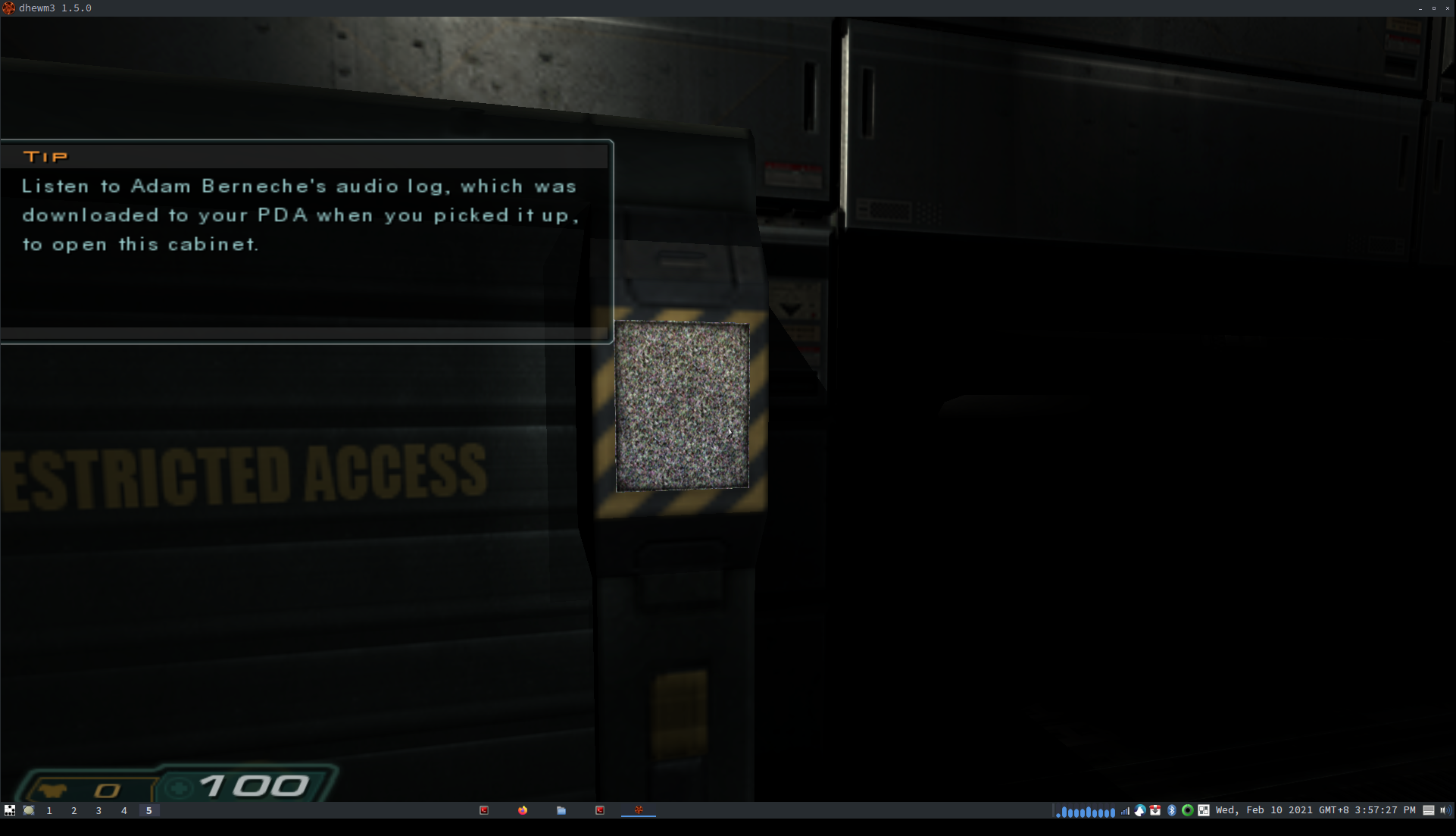Click the leftmost red application icon in taskbar
Image resolution: width=1456 pixels, height=836 pixels.
click(x=484, y=811)
